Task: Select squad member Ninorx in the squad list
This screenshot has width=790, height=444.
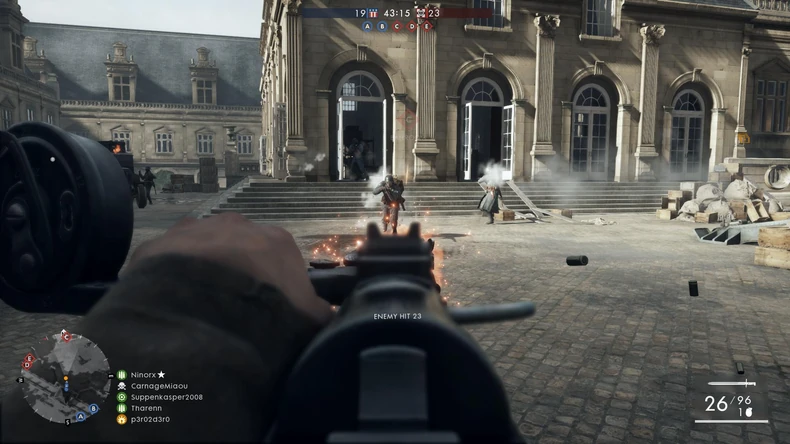Action: pyautogui.click(x=146, y=375)
